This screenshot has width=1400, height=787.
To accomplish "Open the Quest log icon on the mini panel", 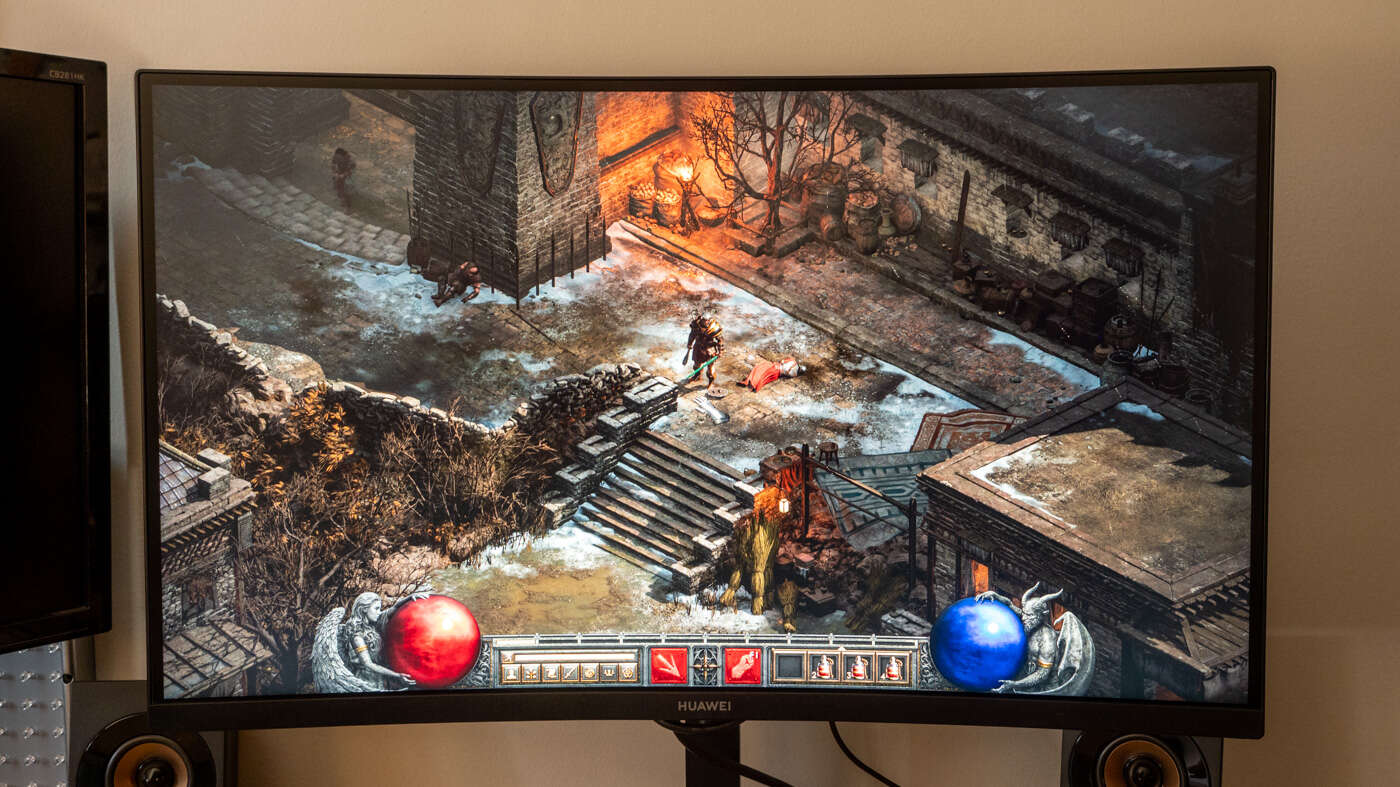I will (588, 671).
